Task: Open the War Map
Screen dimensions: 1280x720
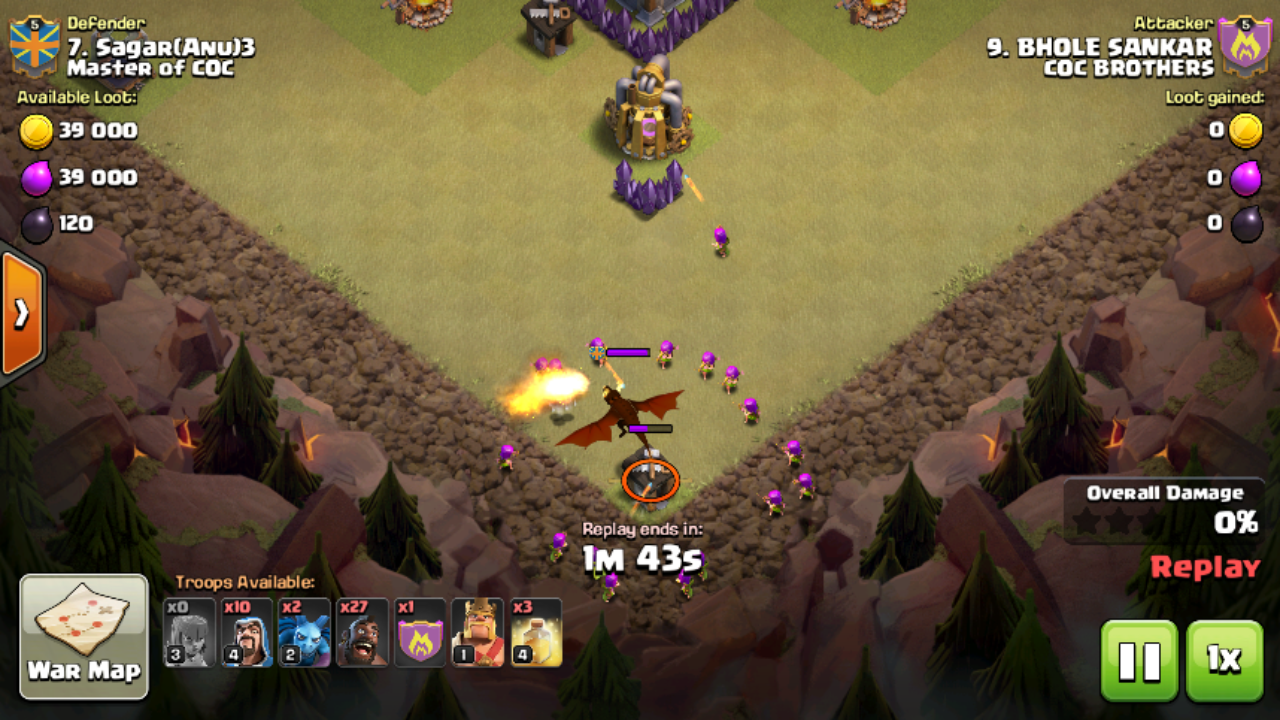Action: 84,636
